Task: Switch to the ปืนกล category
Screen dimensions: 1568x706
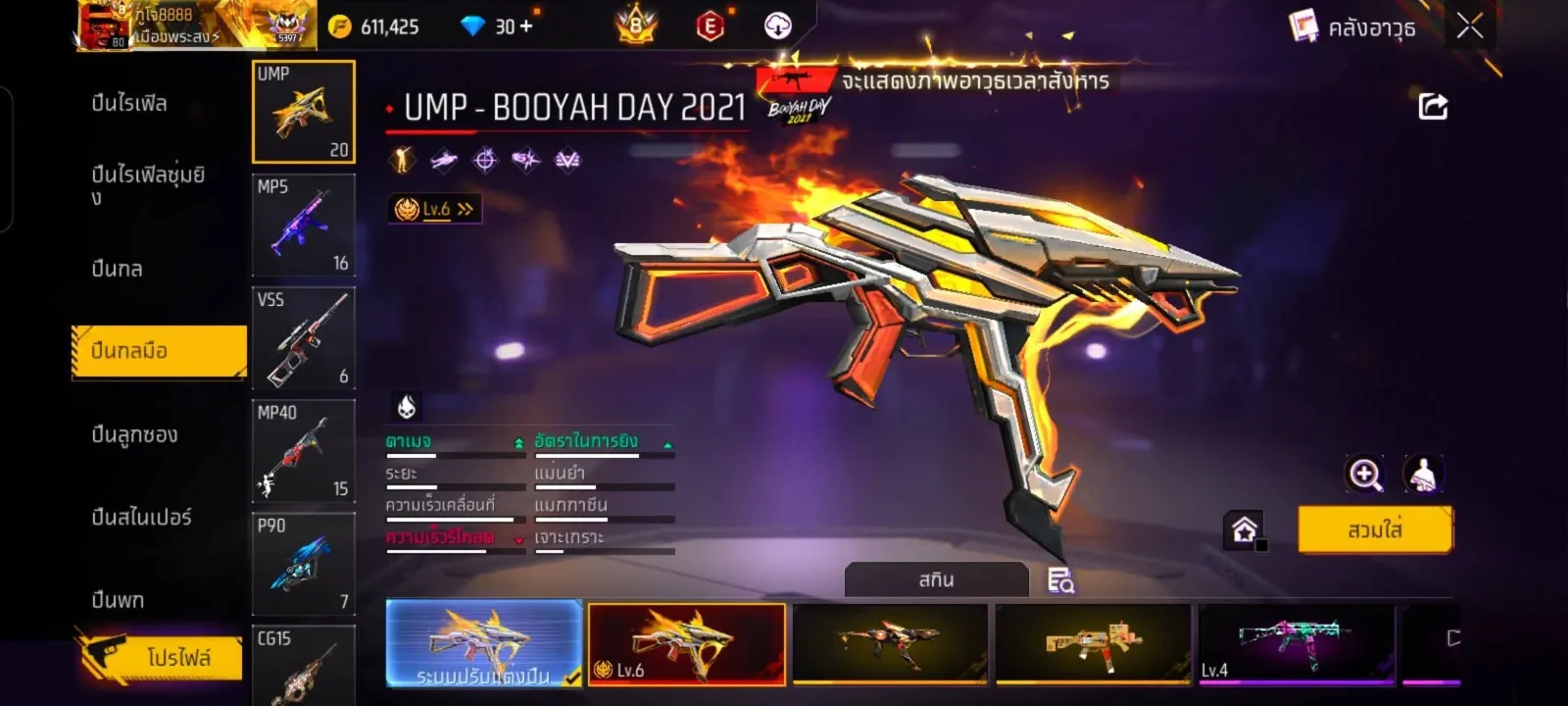Action: (x=118, y=269)
